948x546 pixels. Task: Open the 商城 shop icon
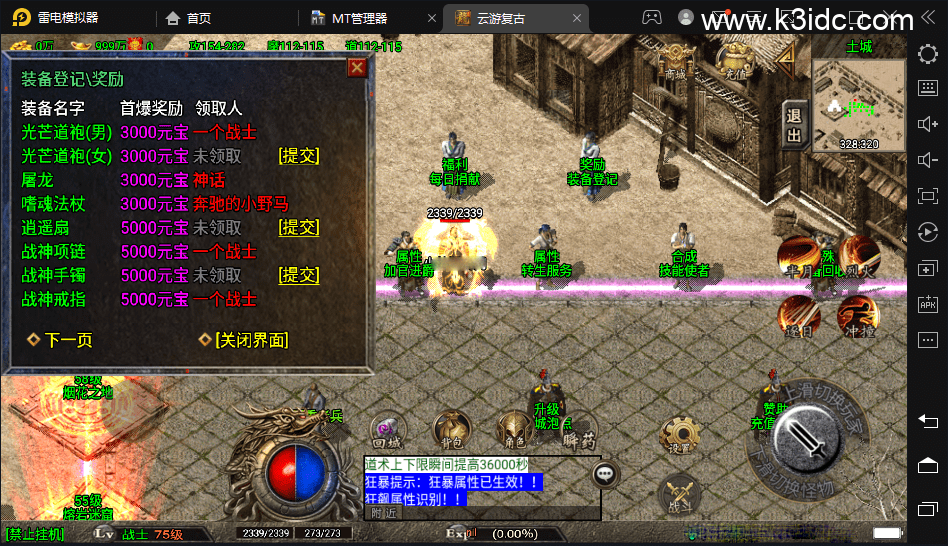(x=677, y=63)
